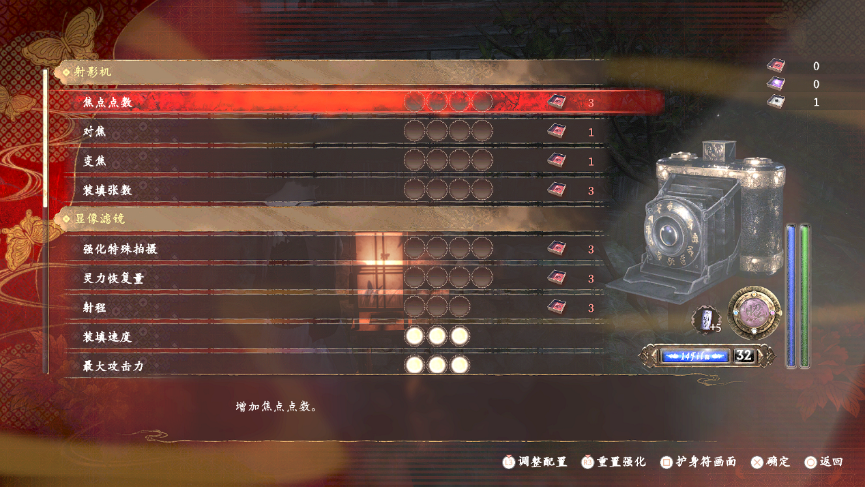Select the 焦点点数 upgrade row
Image resolution: width=865 pixels, height=487 pixels.
[108, 102]
